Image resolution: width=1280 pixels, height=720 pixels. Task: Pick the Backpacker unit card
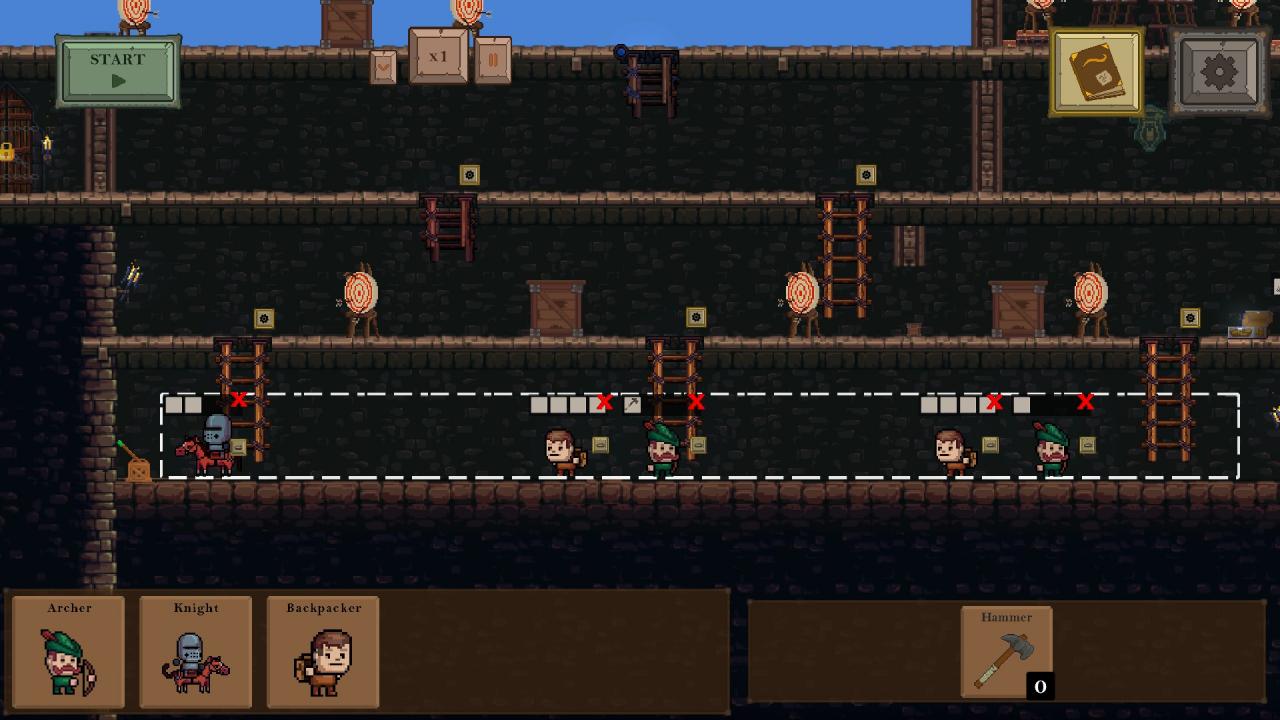click(x=323, y=652)
